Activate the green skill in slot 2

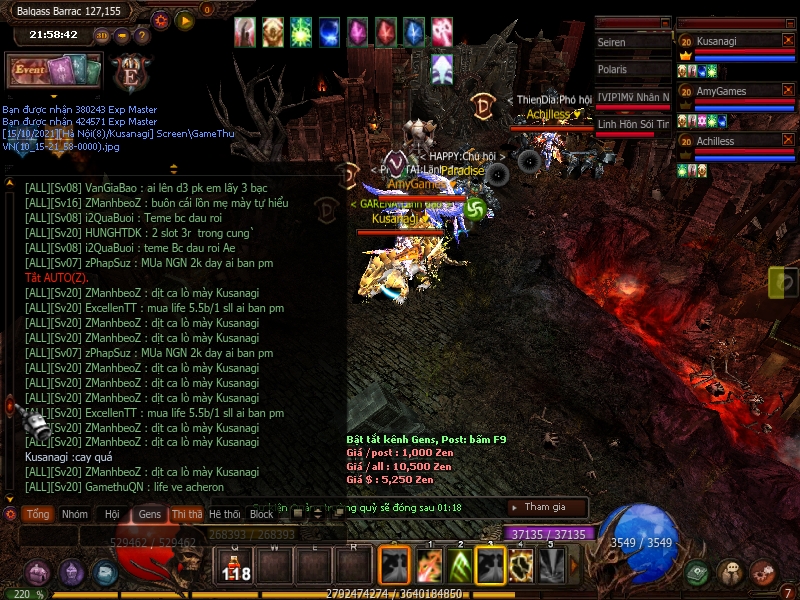tap(460, 566)
